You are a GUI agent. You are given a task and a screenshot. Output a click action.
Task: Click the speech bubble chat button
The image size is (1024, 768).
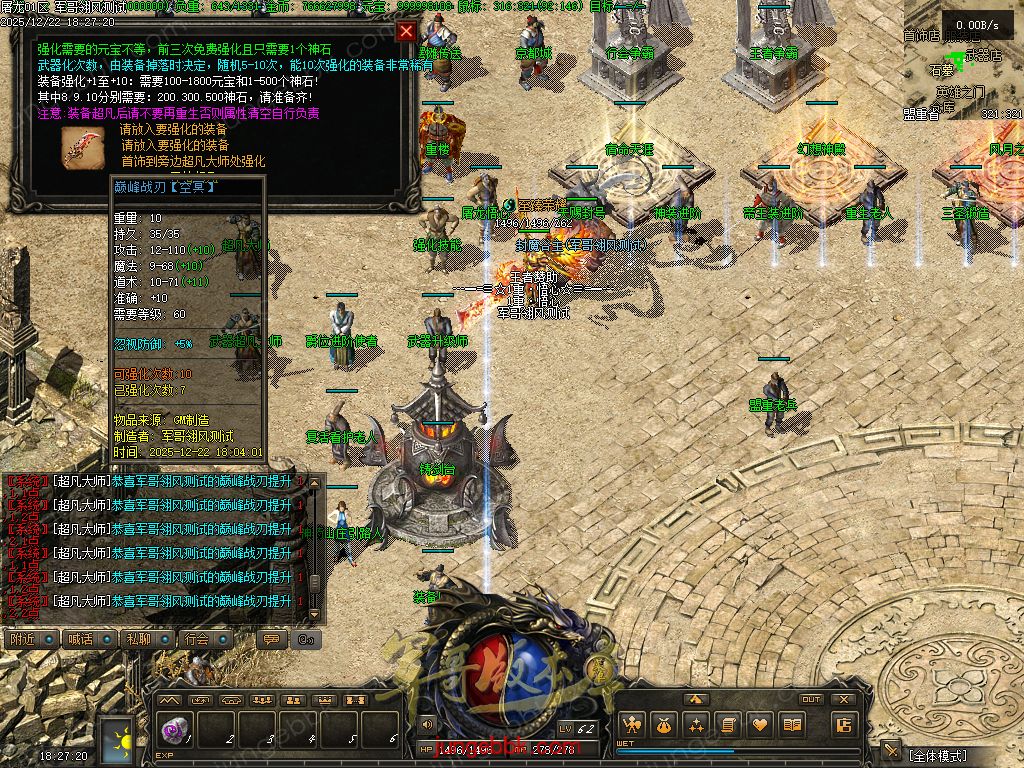tap(270, 639)
